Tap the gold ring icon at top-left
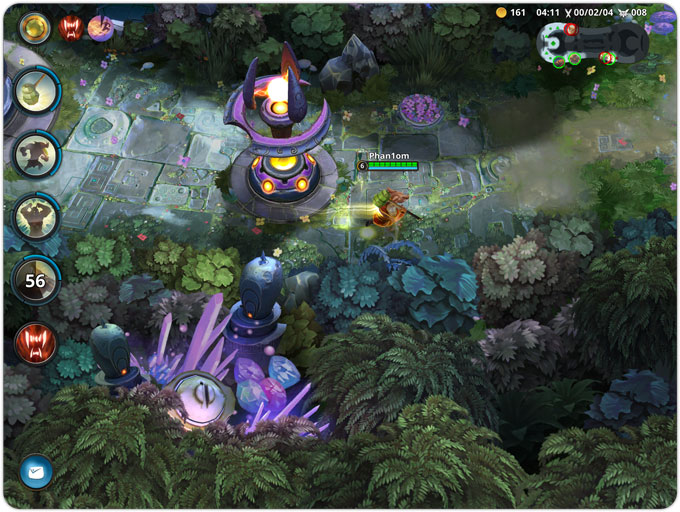This screenshot has width=680, height=512. click(36, 28)
